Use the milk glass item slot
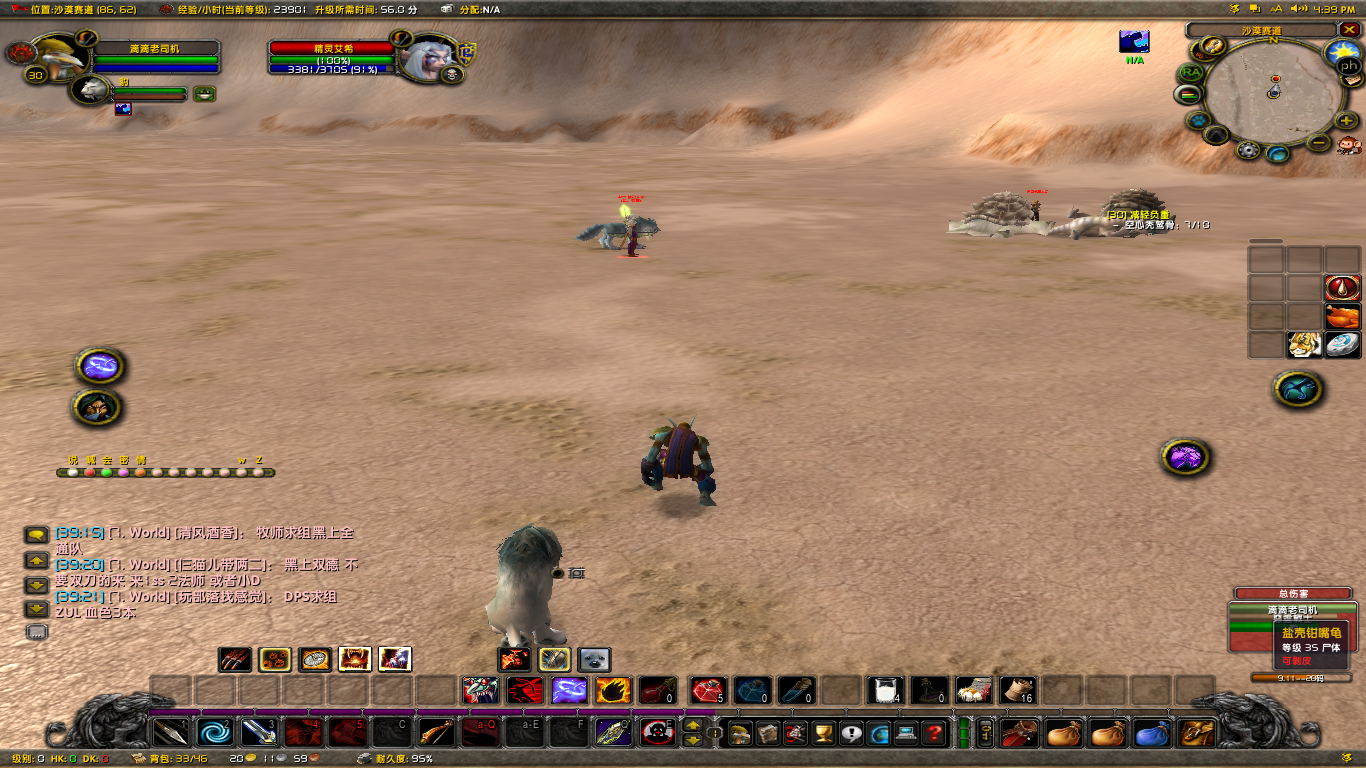This screenshot has width=1366, height=768. (884, 690)
